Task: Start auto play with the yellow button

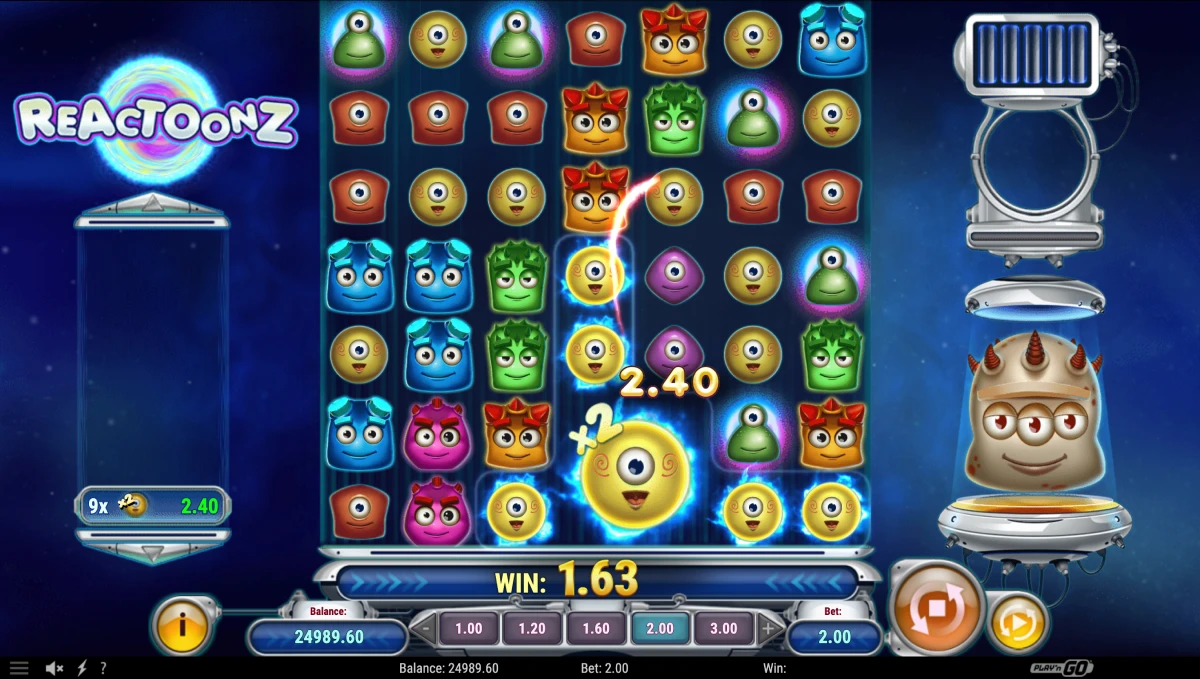Action: pyautogui.click(x=1018, y=623)
